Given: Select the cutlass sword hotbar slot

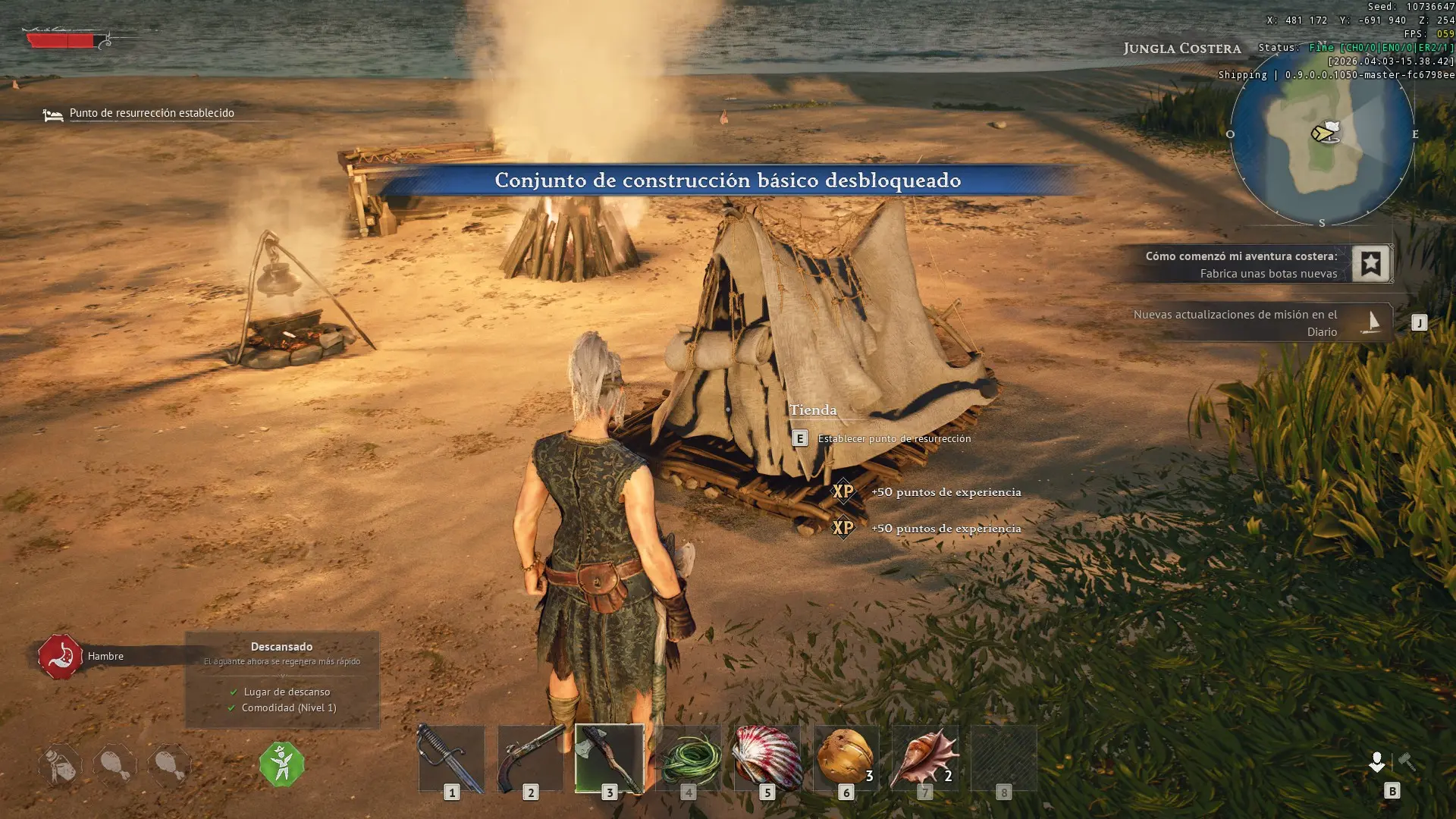Looking at the screenshot, I should click(x=451, y=758).
